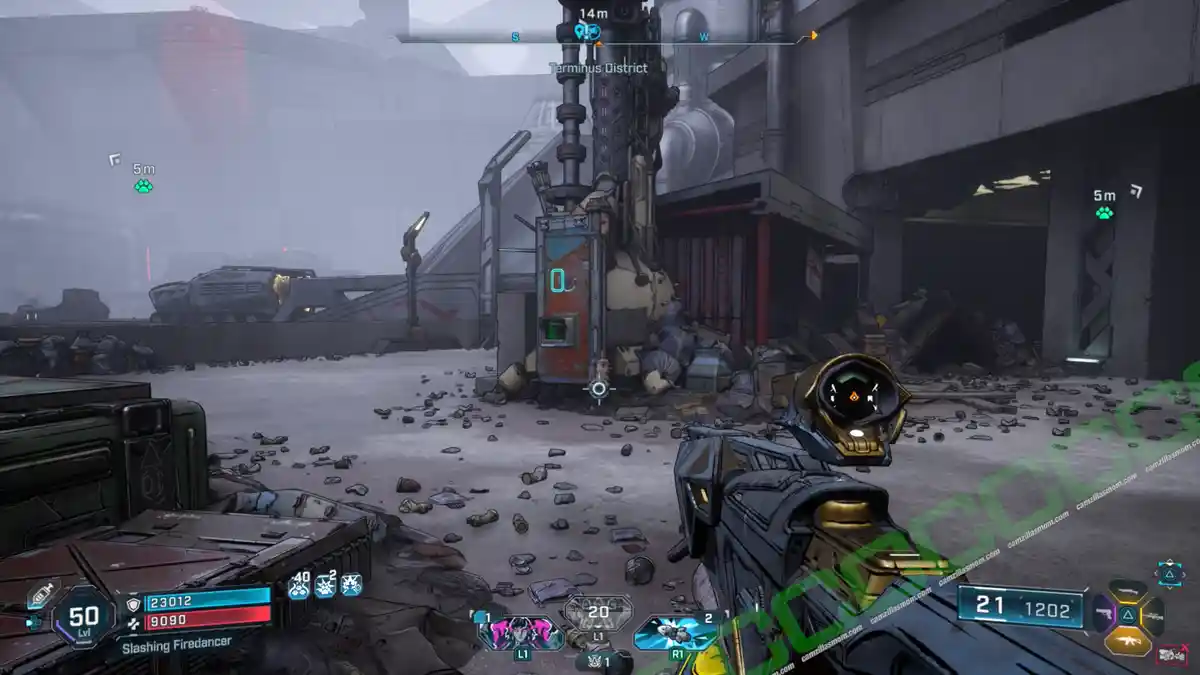Select the right-side weapon wheel slot
1200x675 pixels.
tap(1153, 614)
